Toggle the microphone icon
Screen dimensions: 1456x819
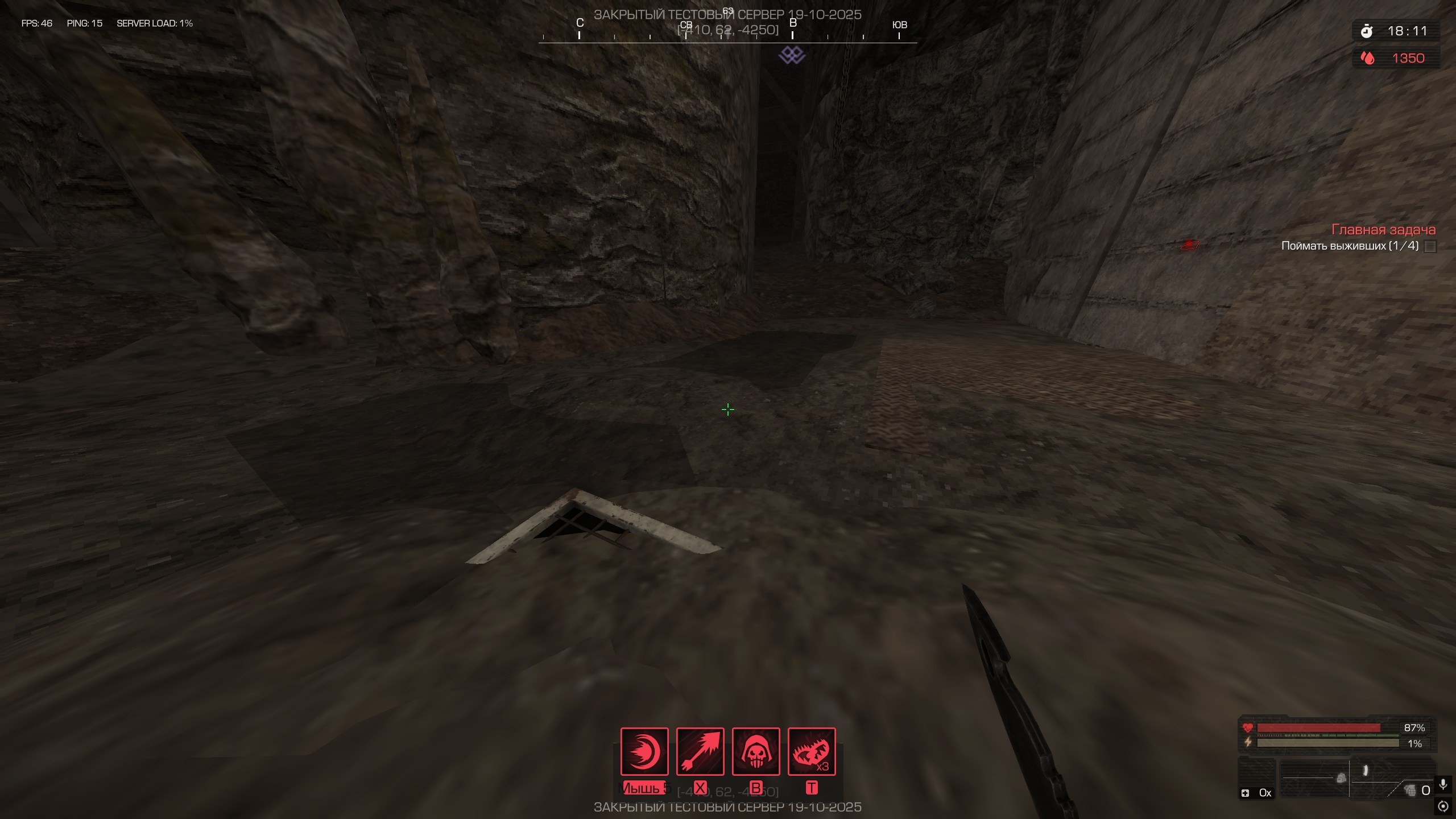[x=1443, y=785]
